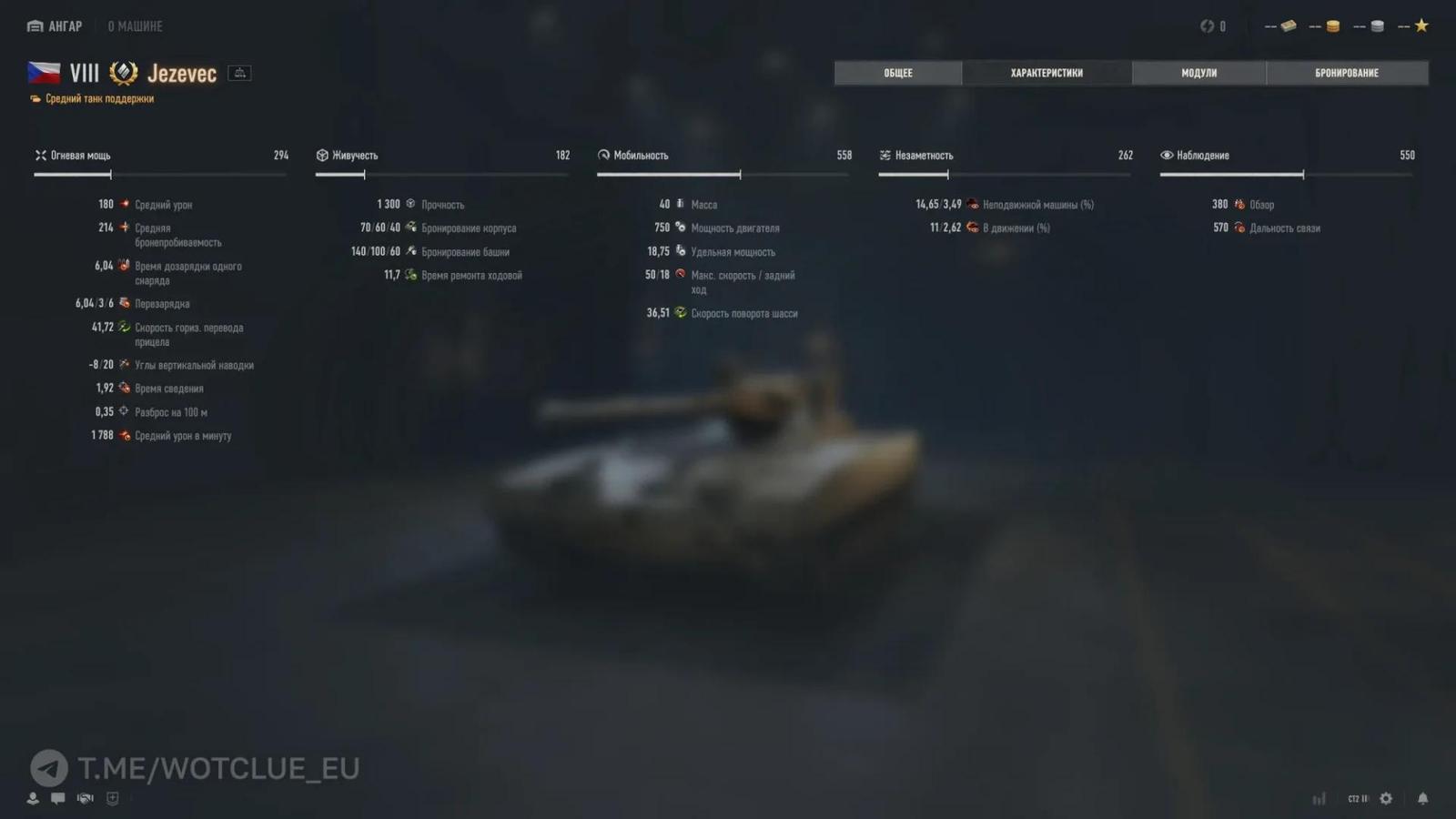The width and height of the screenshot is (1456, 819).
Task: Click the settings gear icon
Action: coord(1385,798)
